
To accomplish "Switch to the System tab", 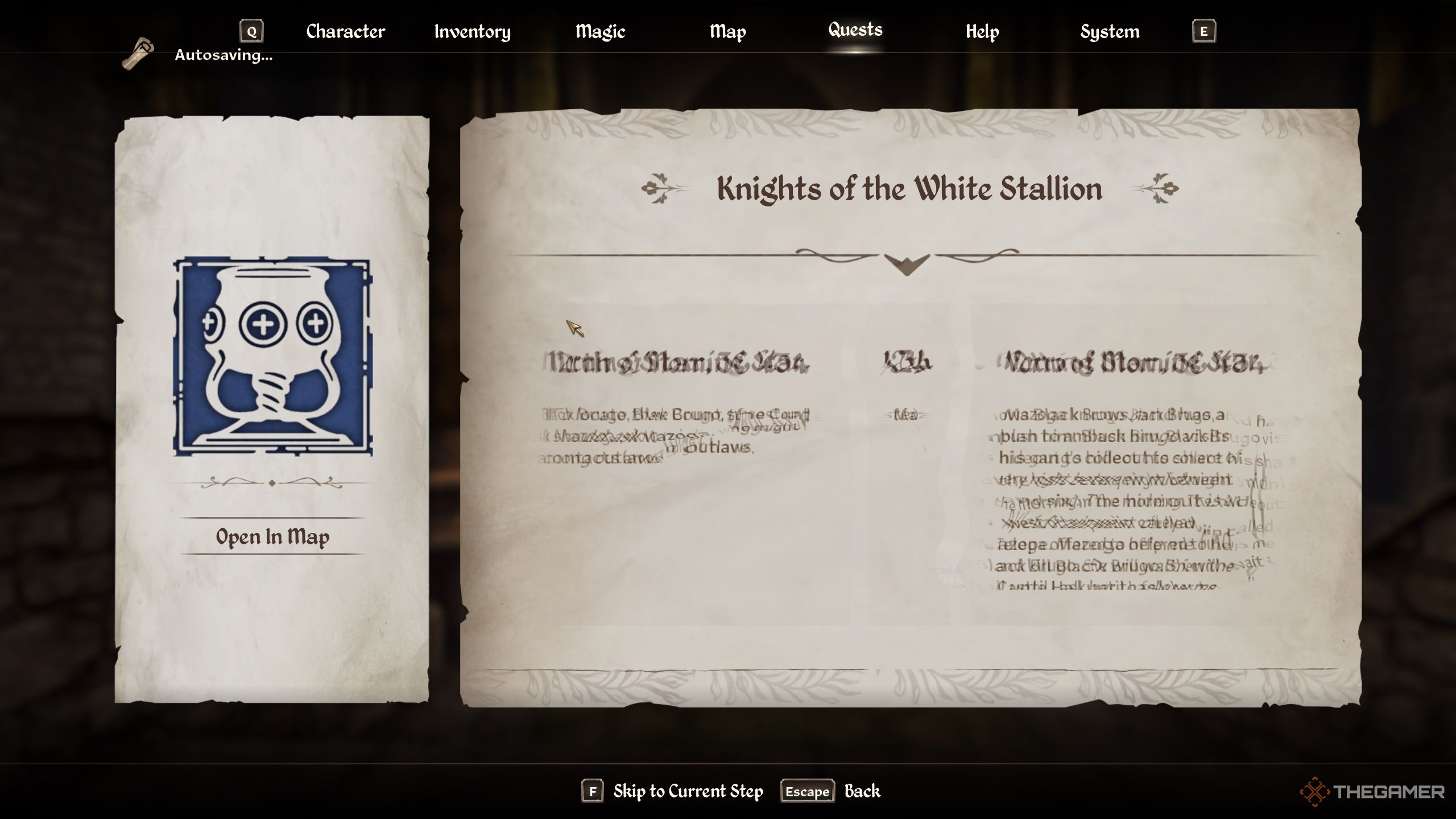I will [1110, 31].
